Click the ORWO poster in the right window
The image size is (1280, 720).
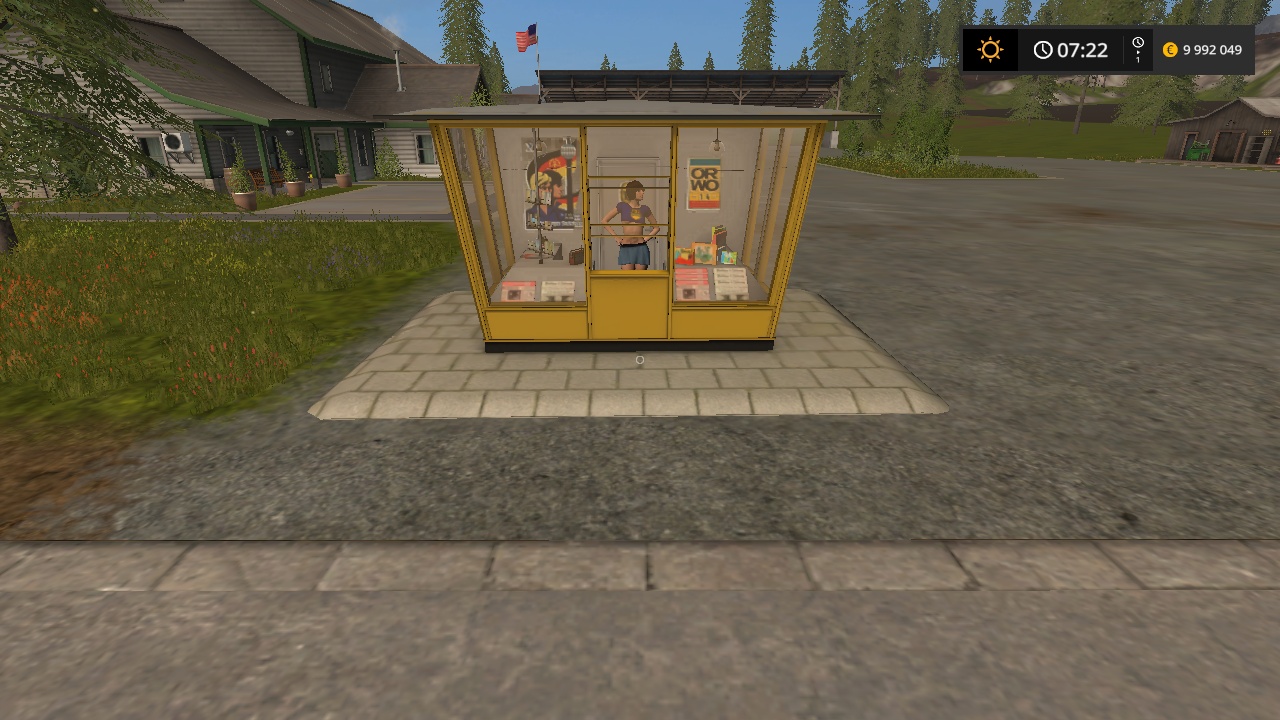coord(703,183)
